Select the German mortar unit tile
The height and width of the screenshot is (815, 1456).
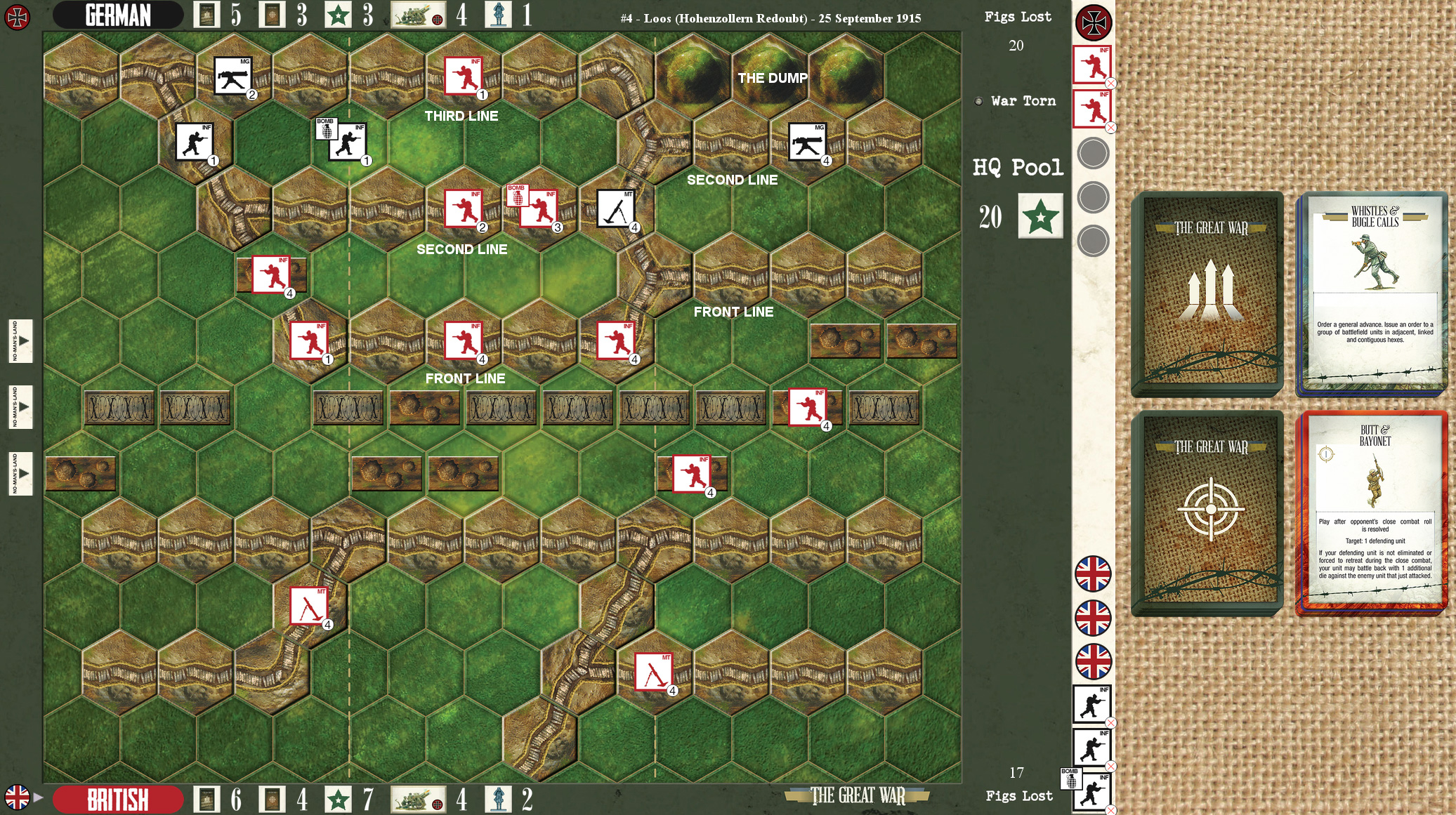point(615,208)
